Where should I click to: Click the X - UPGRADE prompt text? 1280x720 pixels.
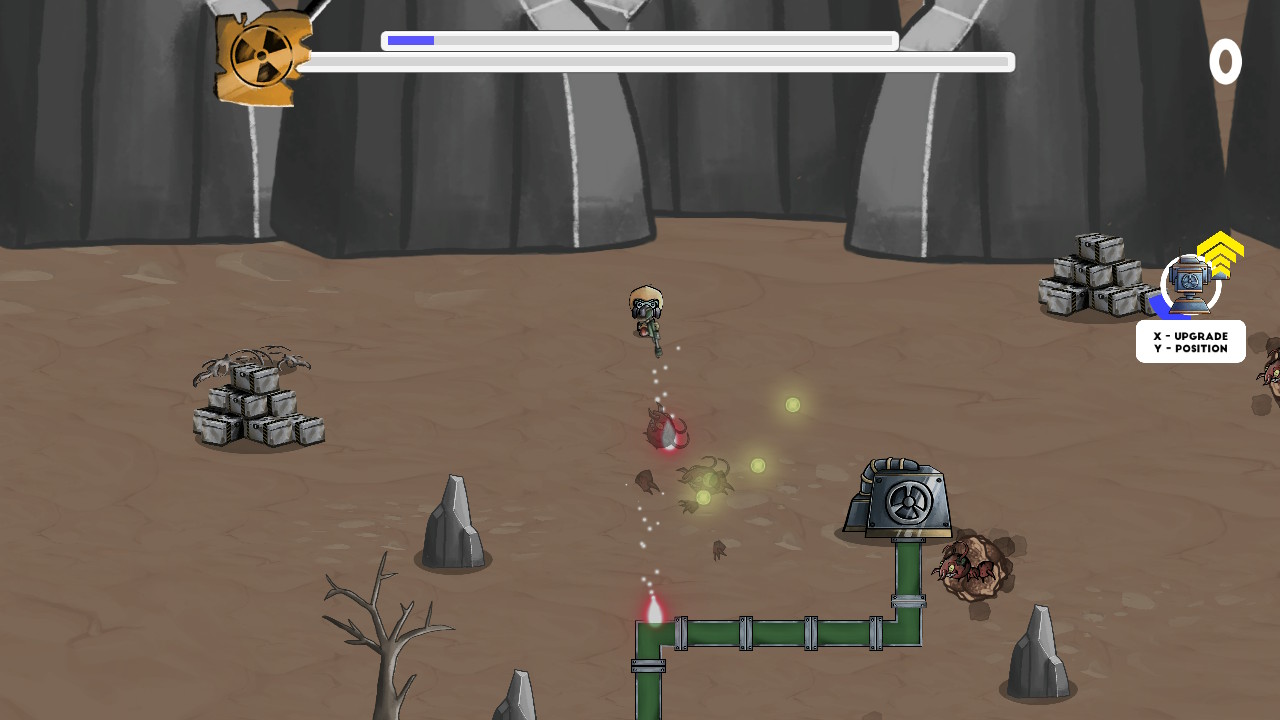pos(1190,336)
